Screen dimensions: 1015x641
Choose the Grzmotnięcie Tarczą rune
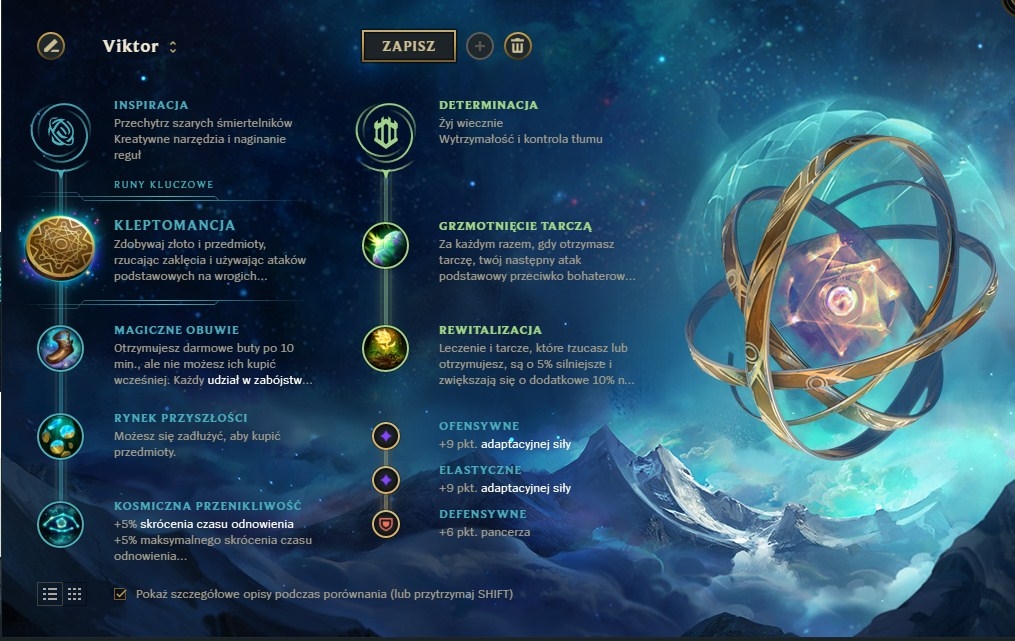[385, 246]
